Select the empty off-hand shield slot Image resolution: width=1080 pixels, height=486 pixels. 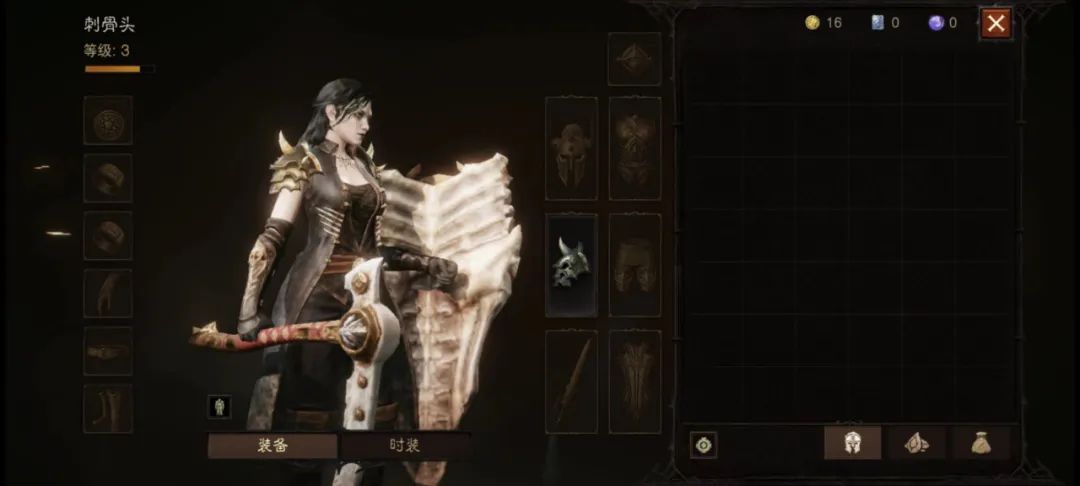point(635,381)
